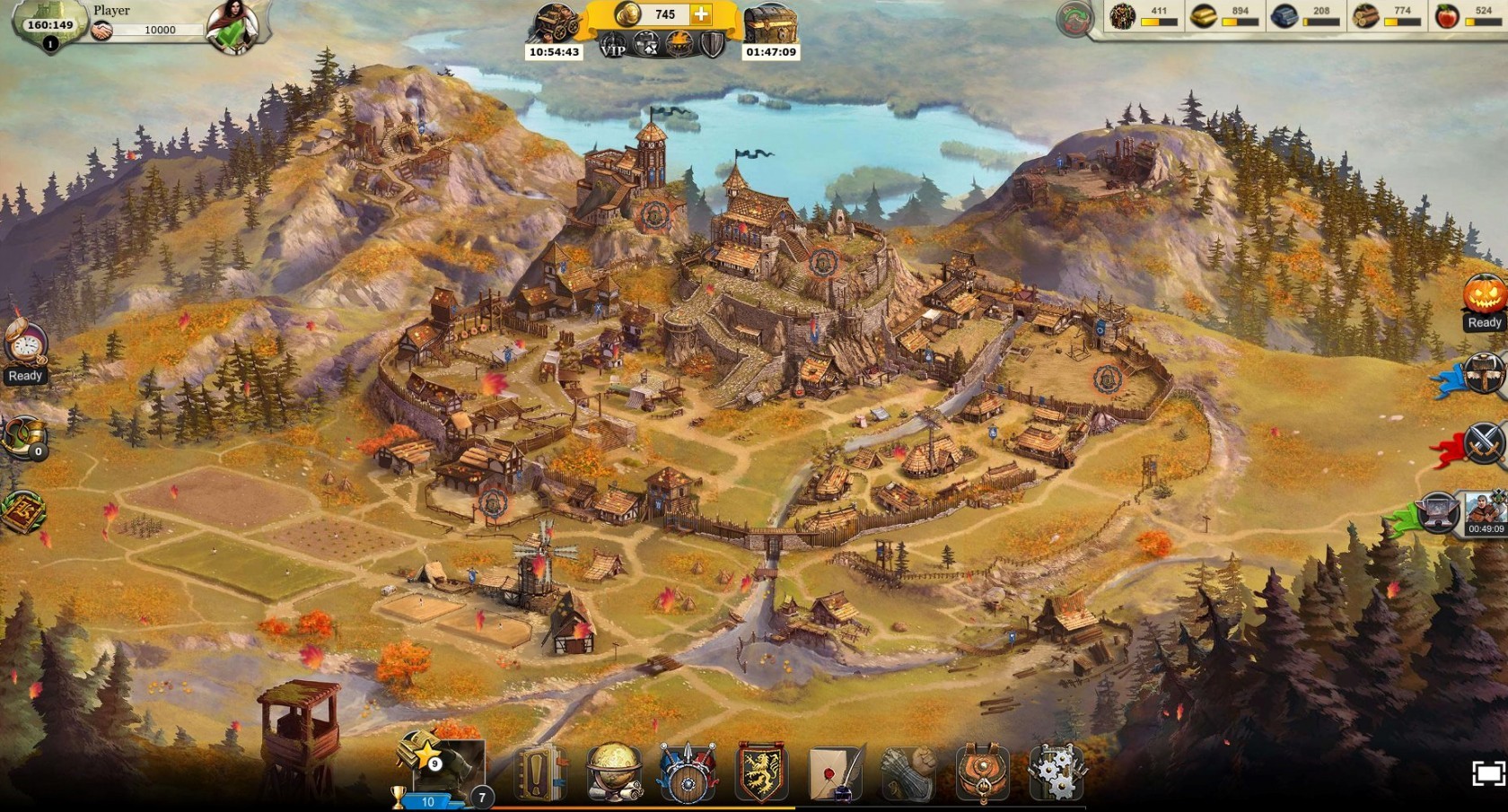Open the gears settings menu
The height and width of the screenshot is (812, 1508).
[x=1056, y=773]
